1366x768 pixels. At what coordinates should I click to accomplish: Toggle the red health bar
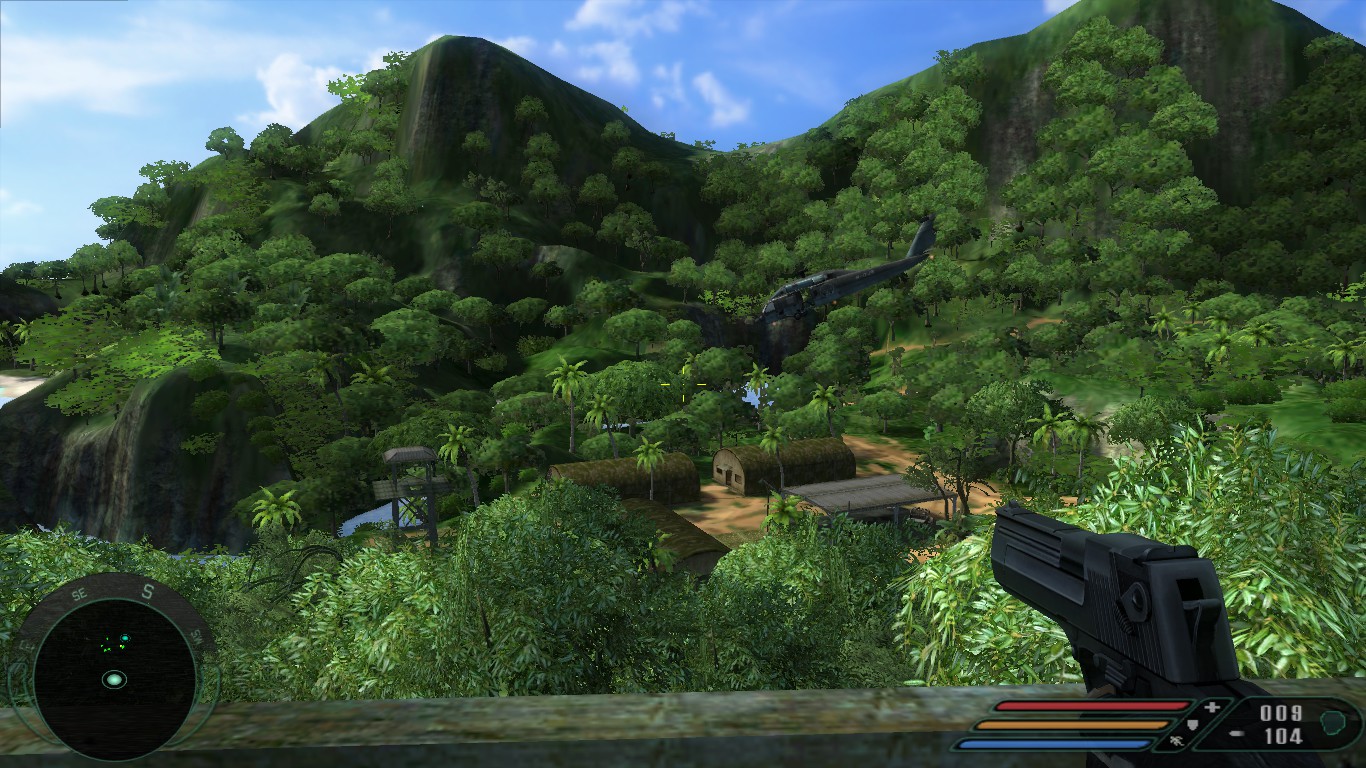[x=1090, y=706]
